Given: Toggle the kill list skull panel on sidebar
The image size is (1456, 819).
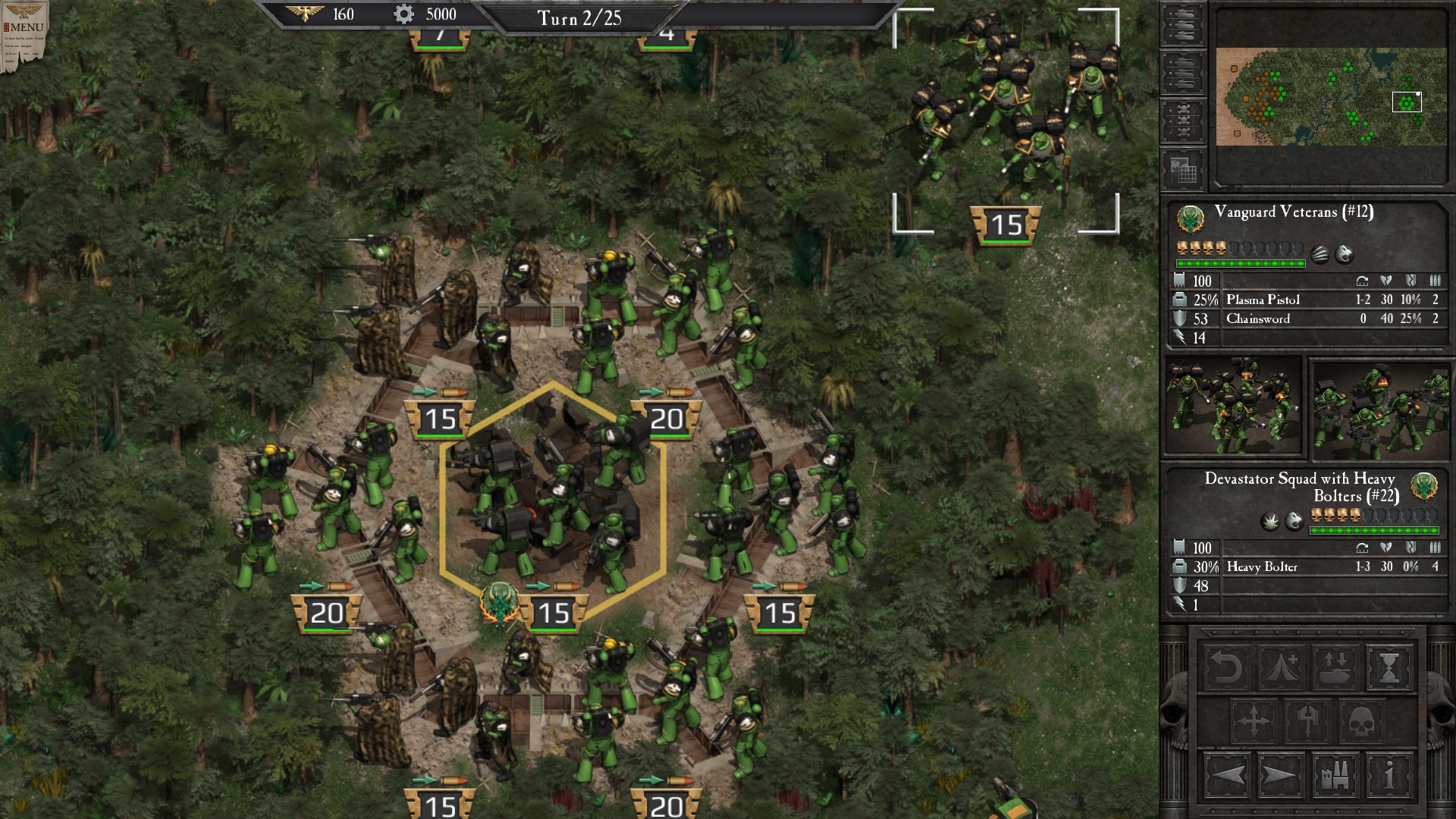Looking at the screenshot, I should pyautogui.click(x=1184, y=118).
